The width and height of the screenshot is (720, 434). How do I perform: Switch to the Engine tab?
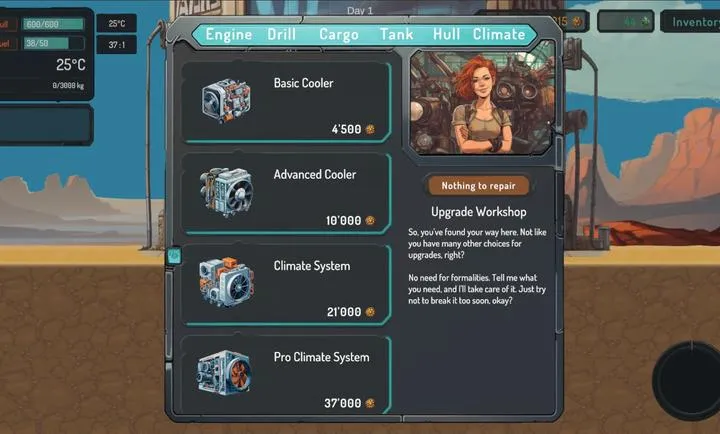click(x=229, y=34)
